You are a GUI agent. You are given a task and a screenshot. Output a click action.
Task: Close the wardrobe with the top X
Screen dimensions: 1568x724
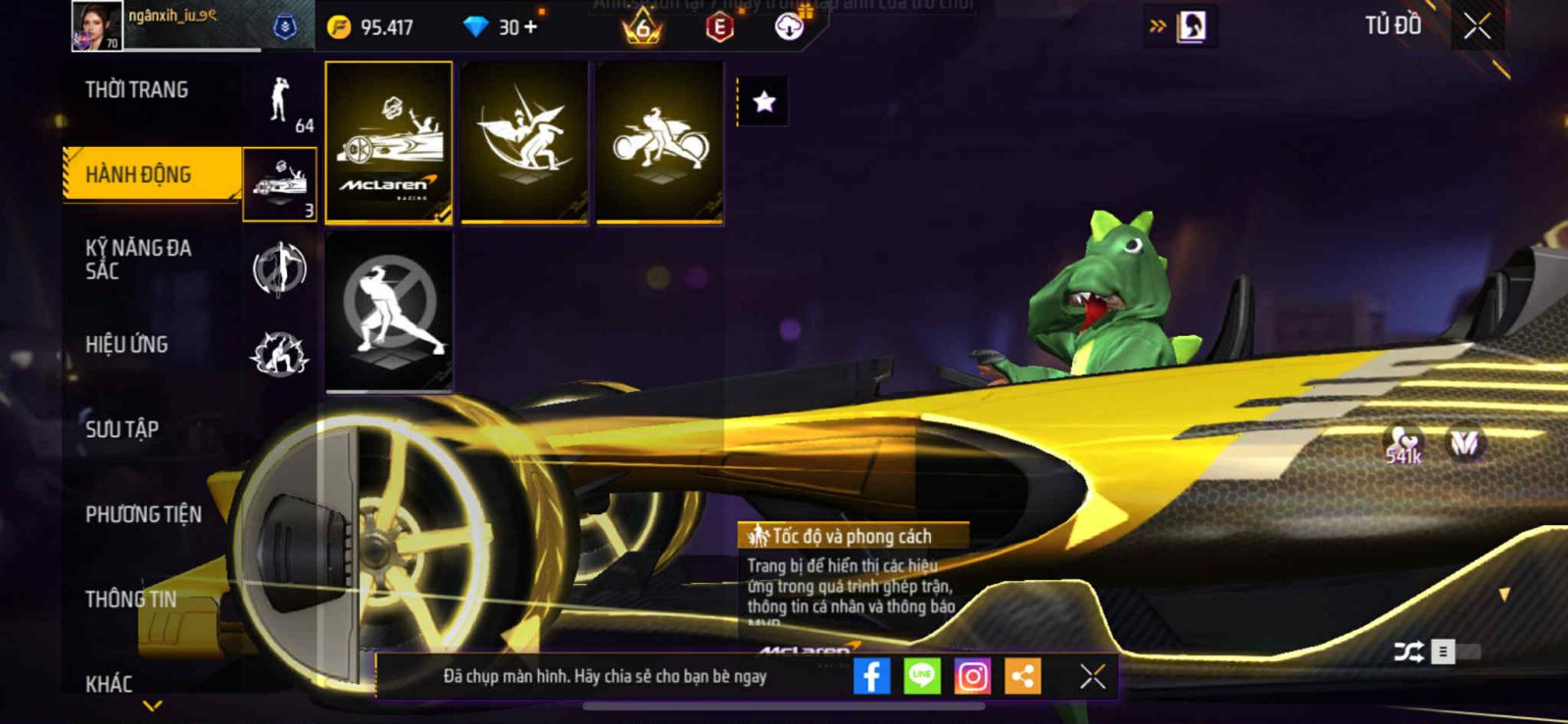pyautogui.click(x=1477, y=26)
